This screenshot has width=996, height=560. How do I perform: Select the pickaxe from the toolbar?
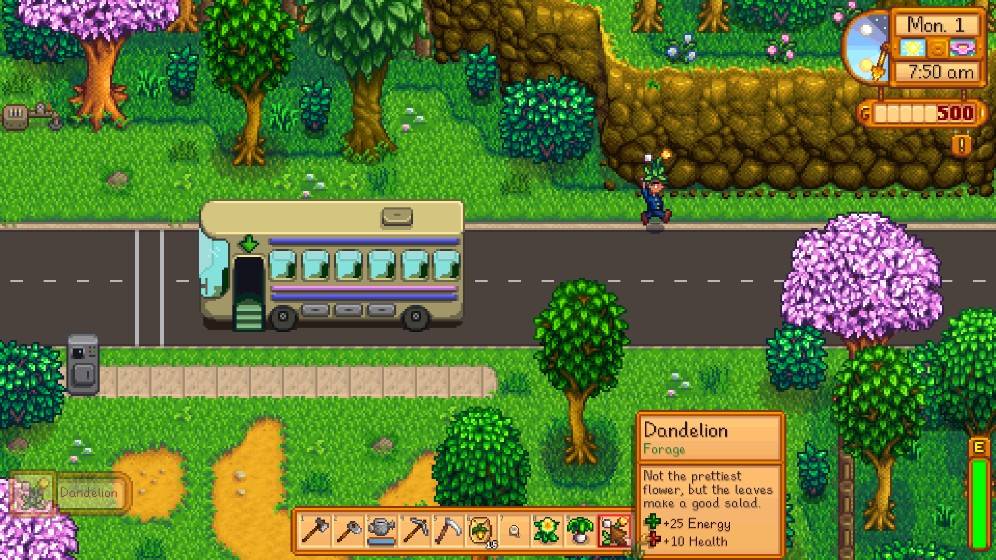pyautogui.click(x=413, y=529)
